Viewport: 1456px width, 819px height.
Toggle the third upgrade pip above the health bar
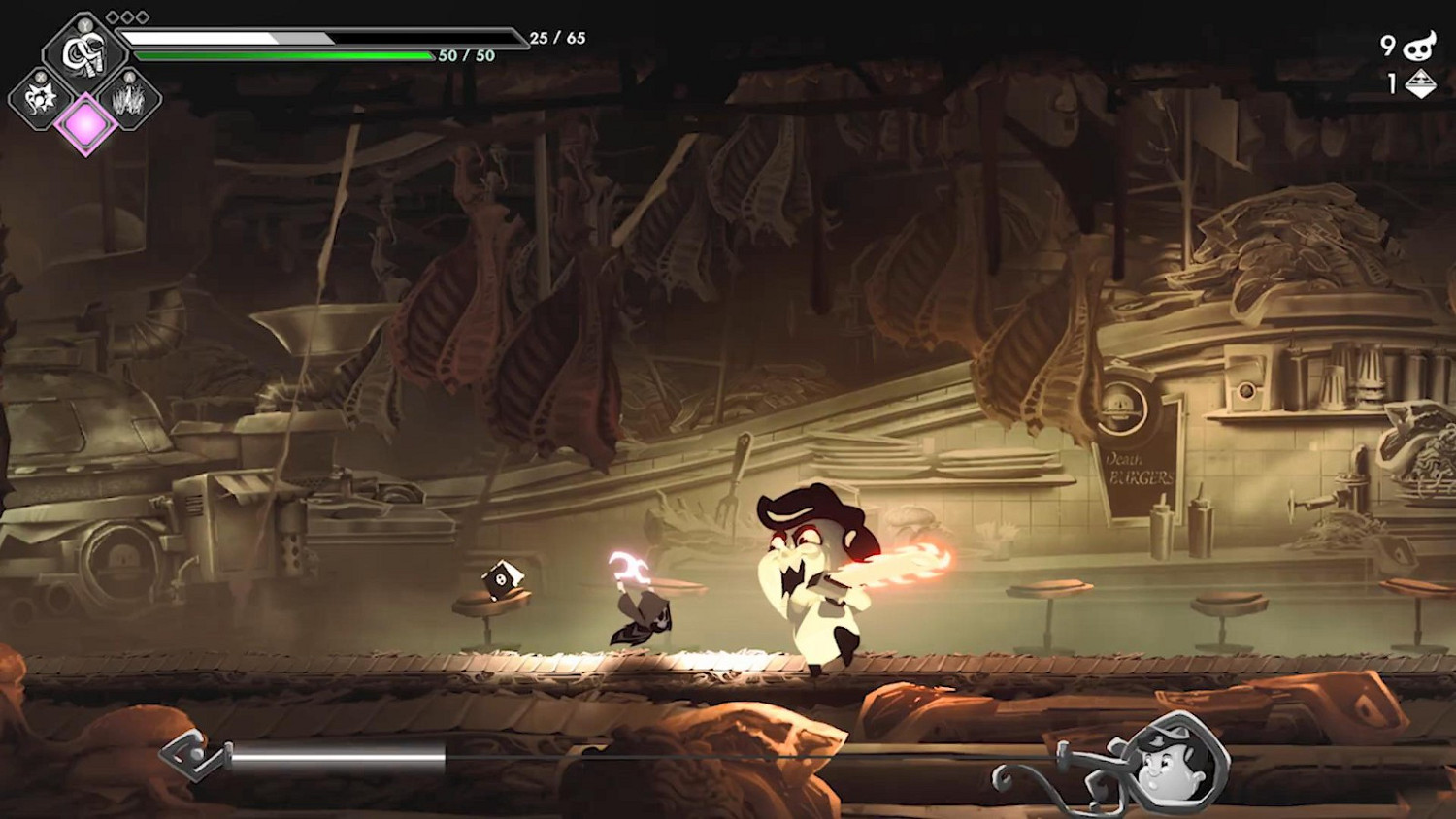(141, 16)
